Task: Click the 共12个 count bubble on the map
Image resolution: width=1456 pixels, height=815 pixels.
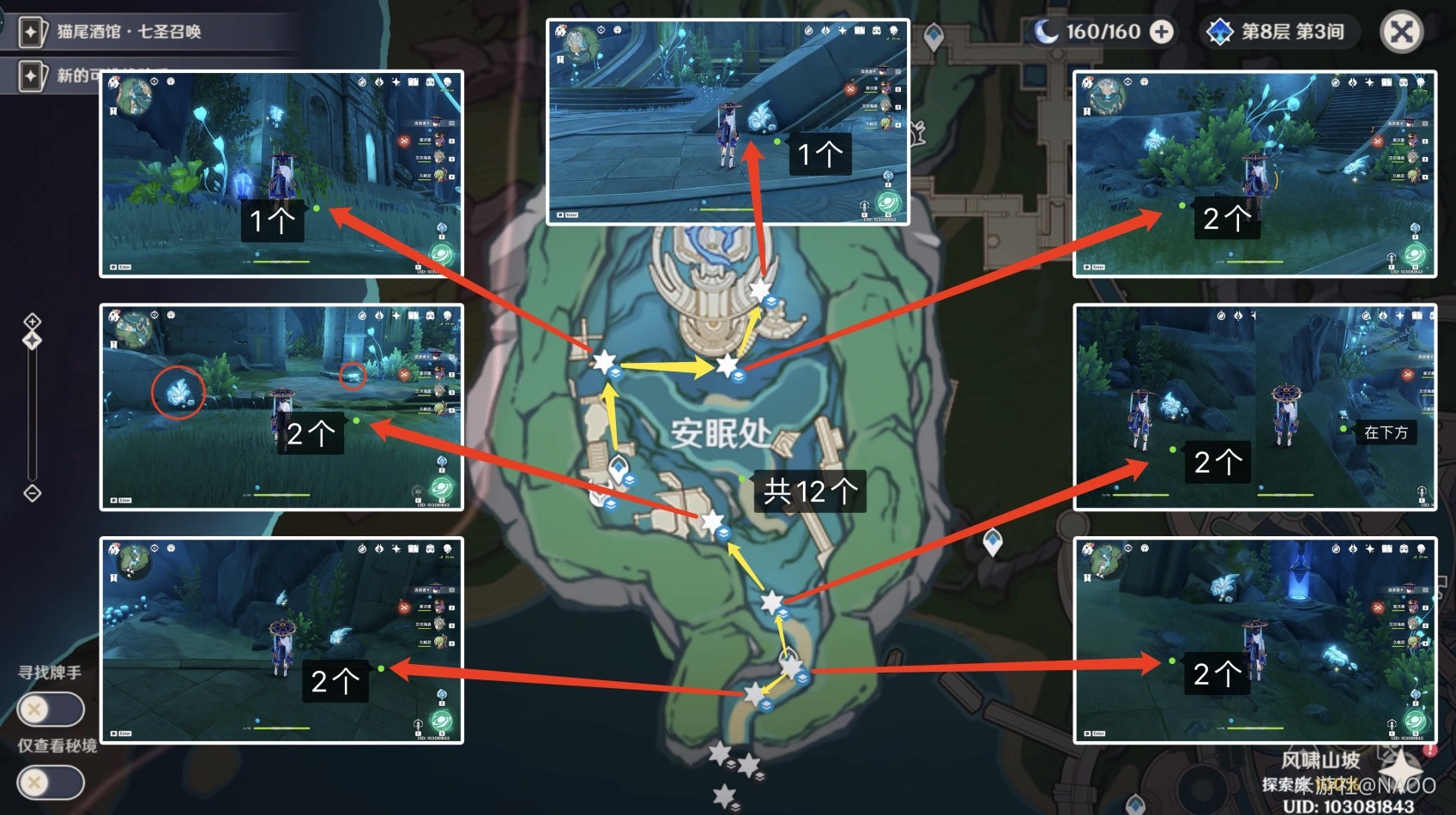Action: (x=809, y=492)
